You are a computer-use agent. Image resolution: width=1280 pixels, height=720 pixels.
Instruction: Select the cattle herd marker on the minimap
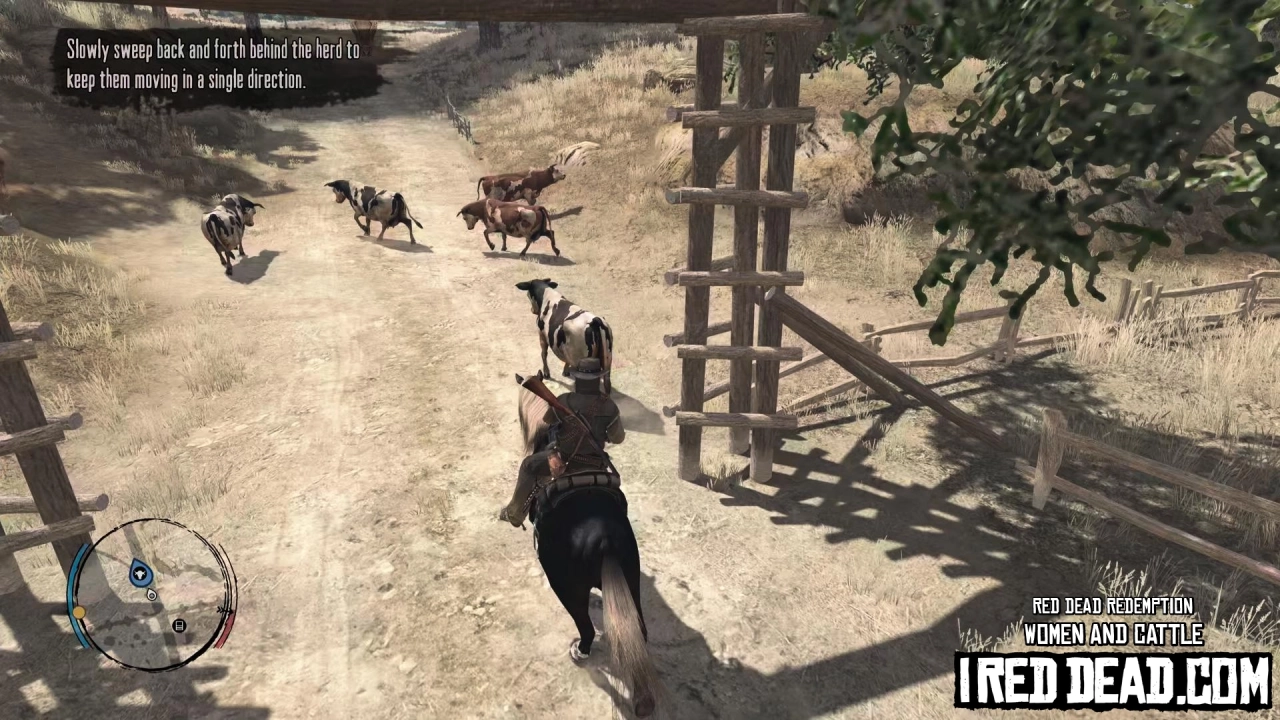pyautogui.click(x=141, y=573)
